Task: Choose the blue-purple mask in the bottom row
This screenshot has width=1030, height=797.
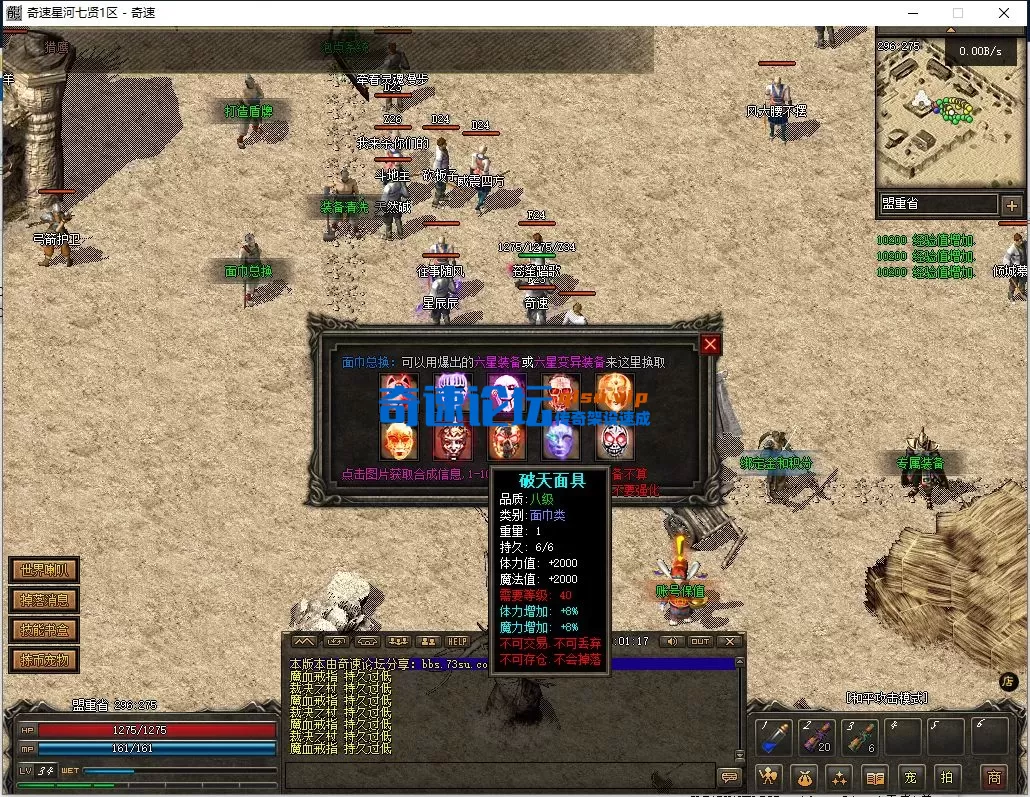Action: point(561,441)
